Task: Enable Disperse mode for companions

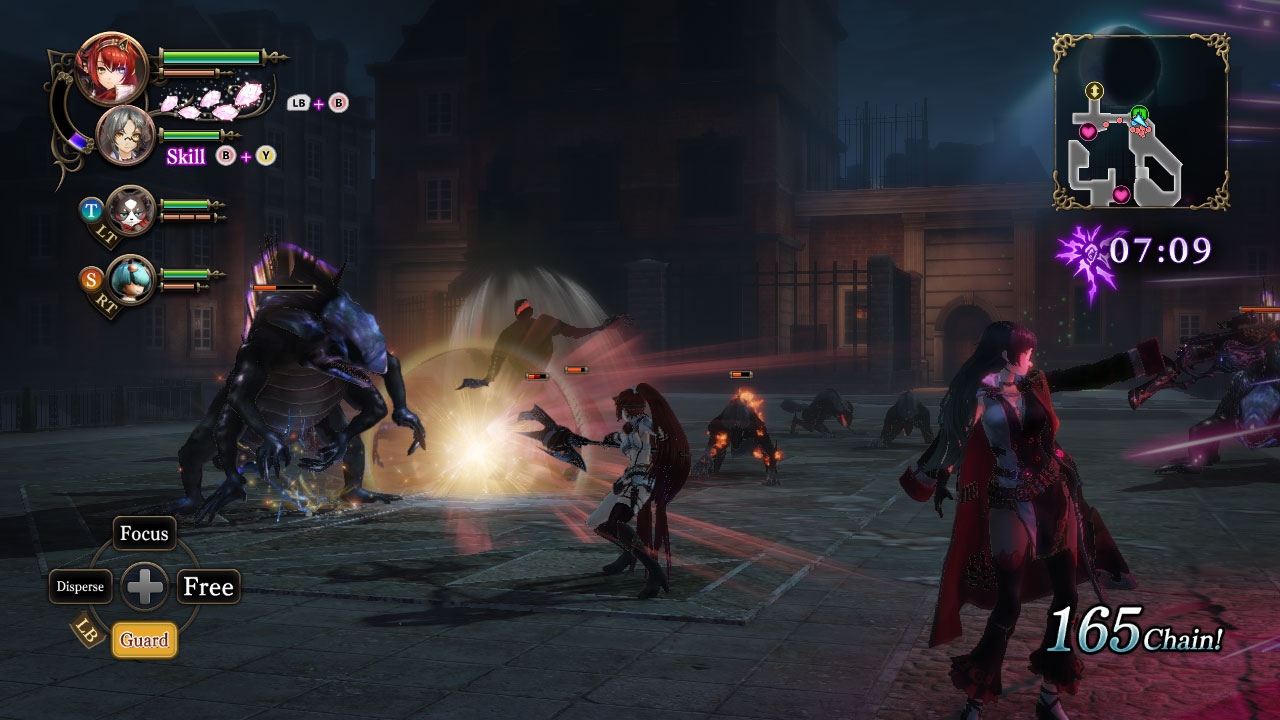Action: (x=83, y=587)
